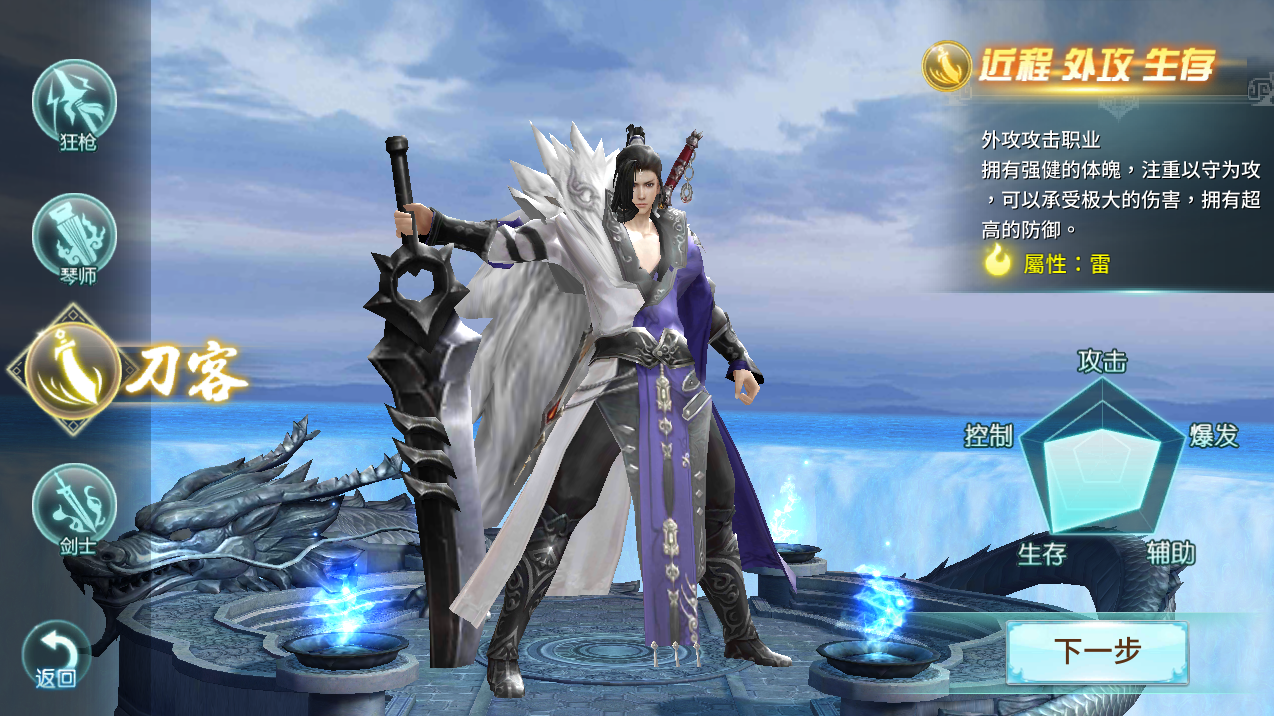This screenshot has height=716, width=1274.
Task: Select the highlighted 刀客 class
Action: pos(76,369)
